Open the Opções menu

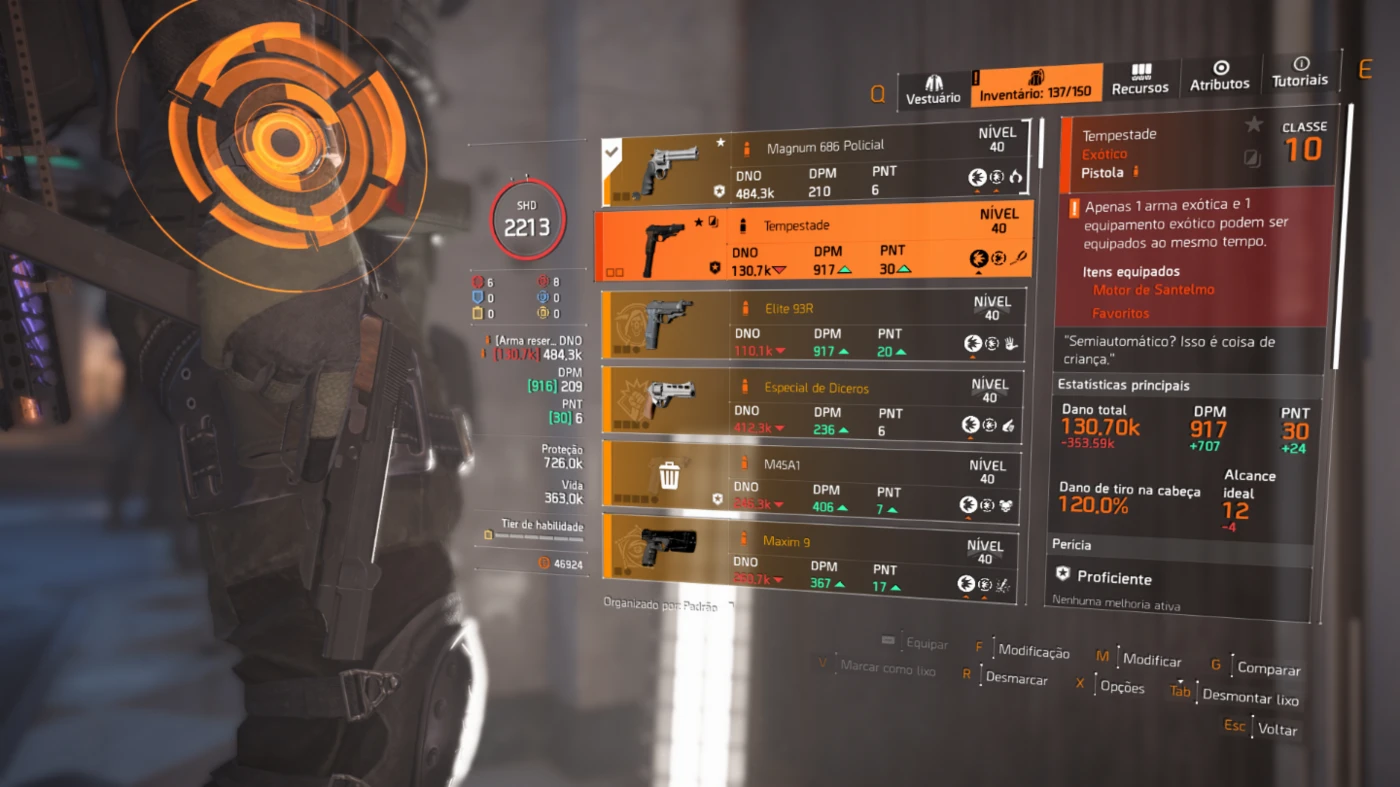click(x=1121, y=687)
